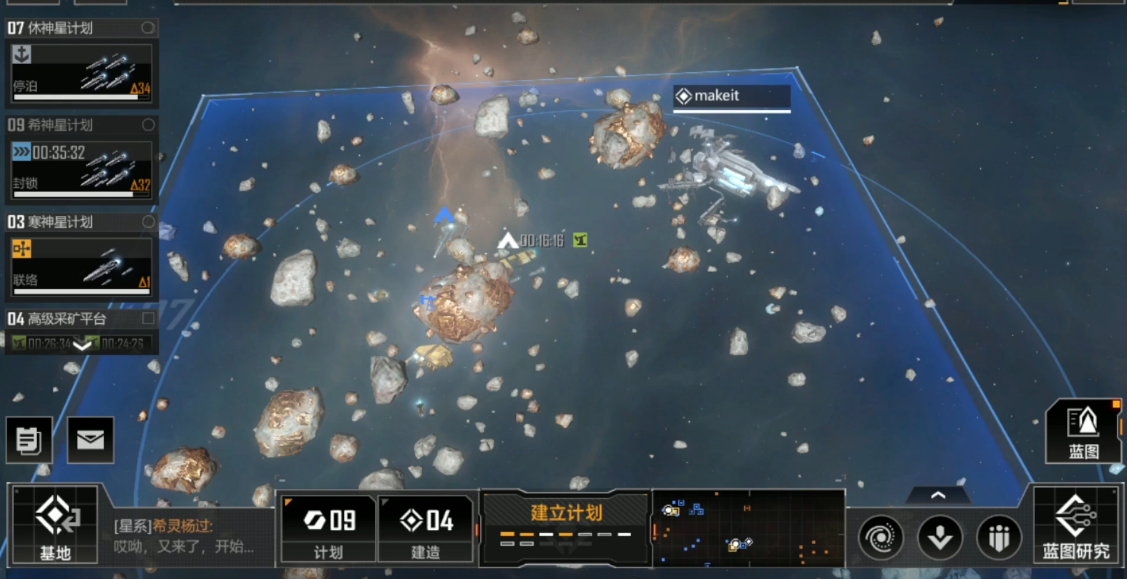Open the 蓝图 blueprint panel
The image size is (1127, 579).
(x=1083, y=431)
